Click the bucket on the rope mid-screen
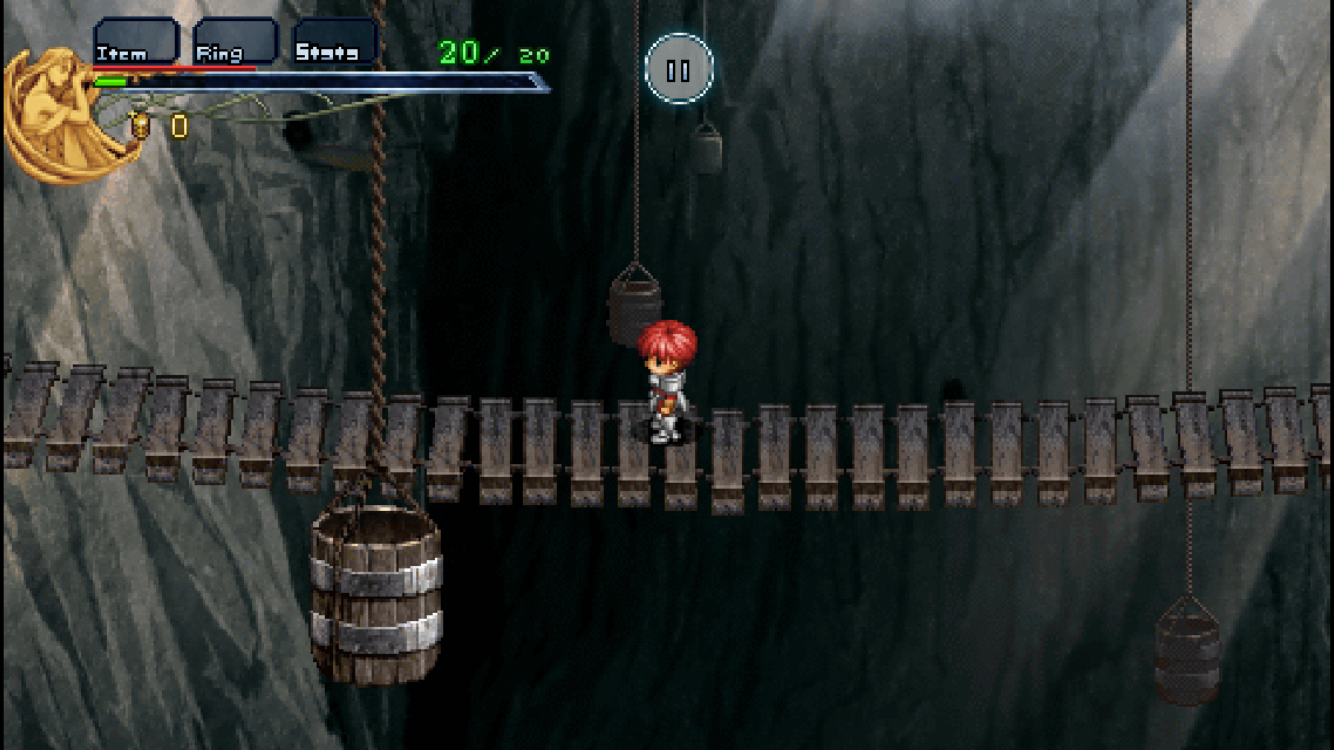This screenshot has width=1334, height=750. (x=632, y=305)
